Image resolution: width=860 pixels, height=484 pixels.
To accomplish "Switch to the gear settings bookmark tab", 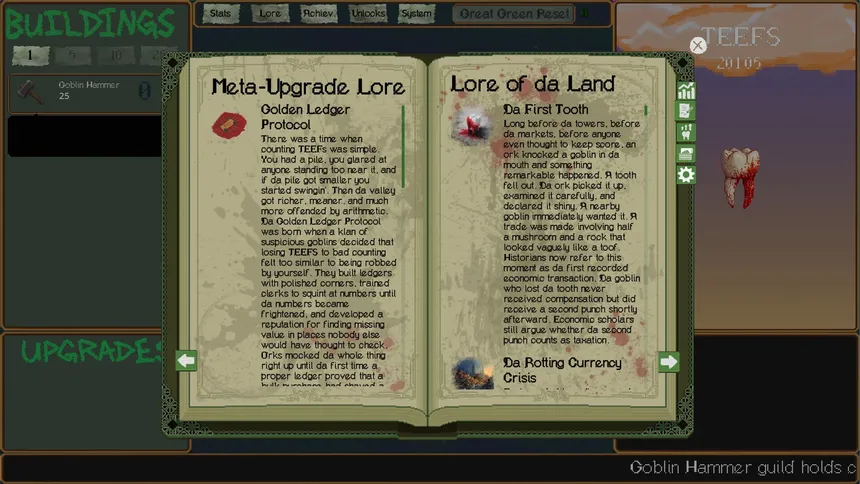I will point(686,175).
